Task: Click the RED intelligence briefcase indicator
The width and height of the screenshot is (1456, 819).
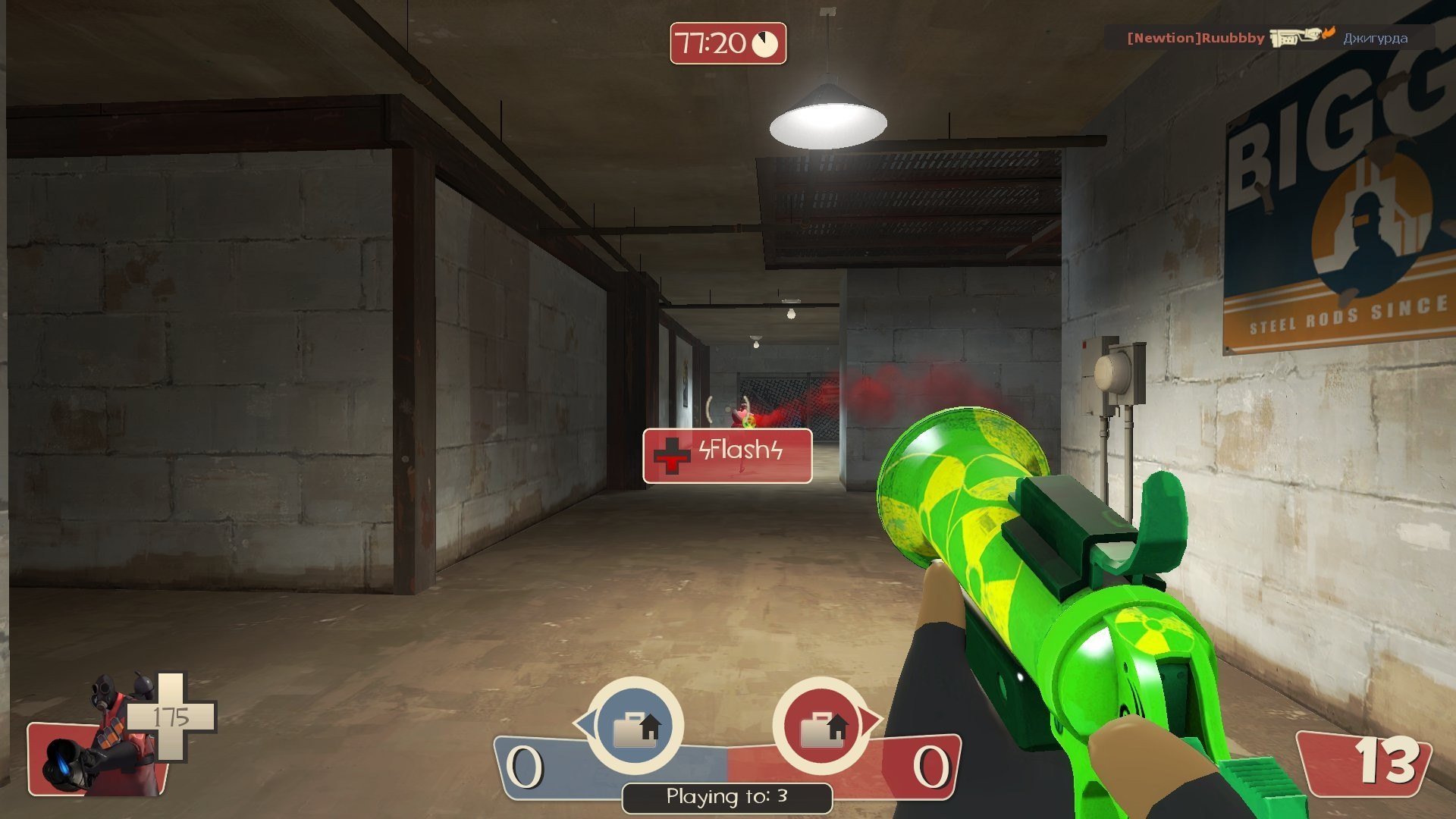Action: (821, 726)
